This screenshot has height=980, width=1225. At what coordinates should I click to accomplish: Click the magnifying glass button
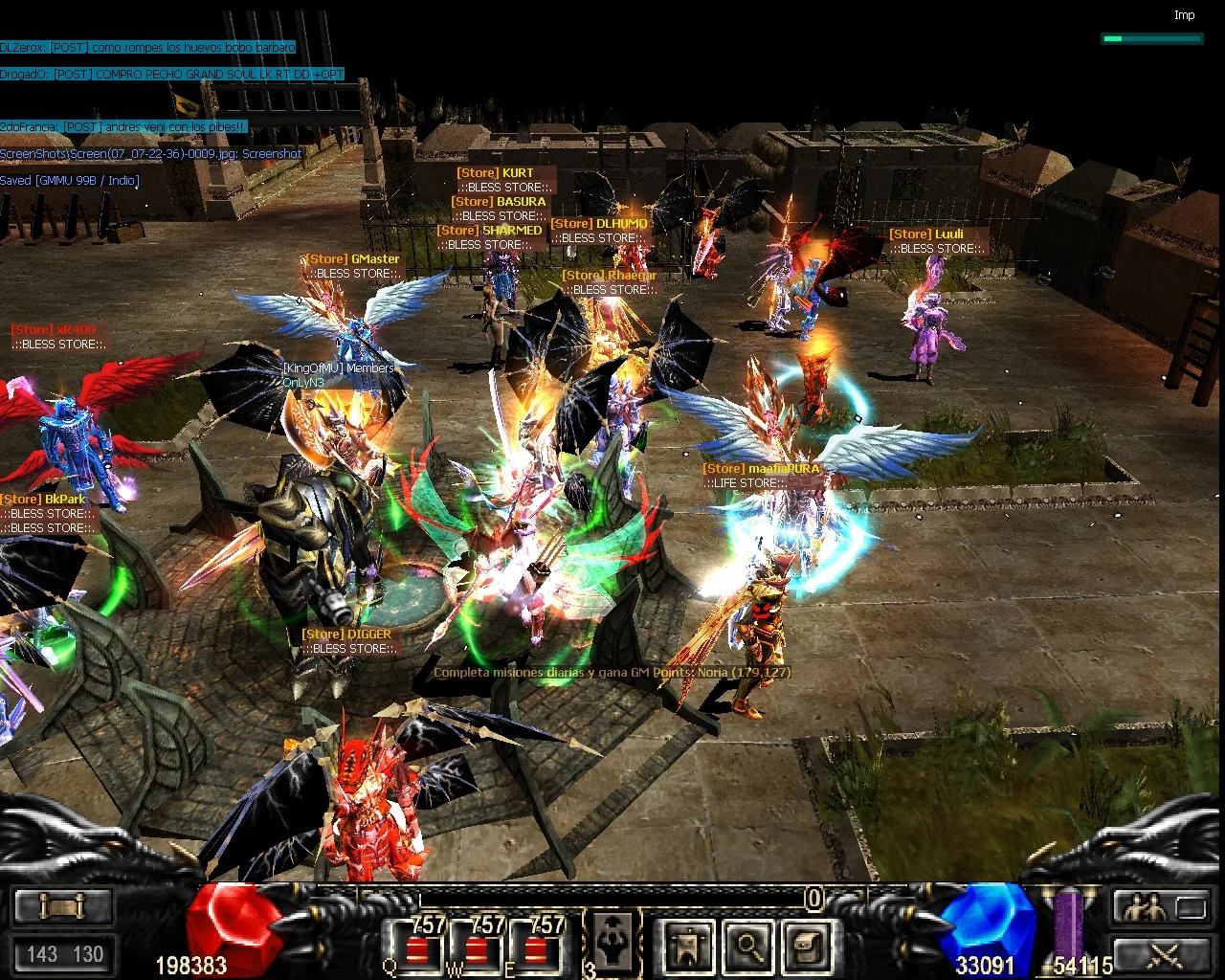[748, 946]
